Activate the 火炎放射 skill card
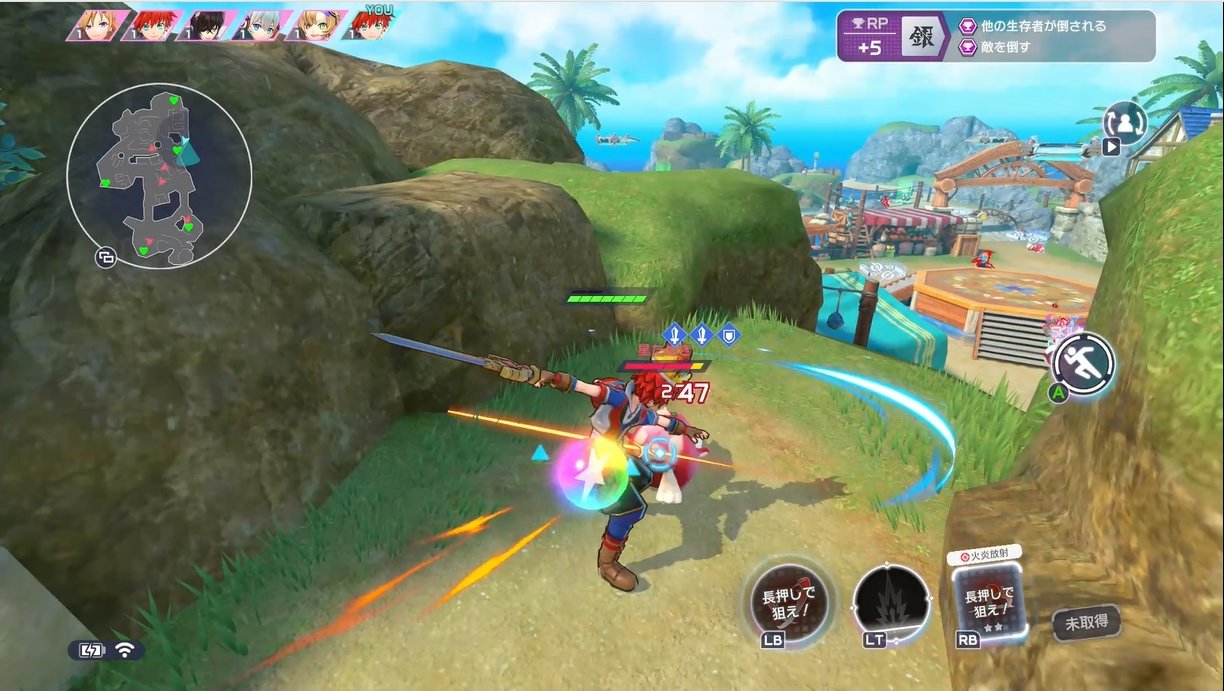The width and height of the screenshot is (1224, 691). pos(988,601)
